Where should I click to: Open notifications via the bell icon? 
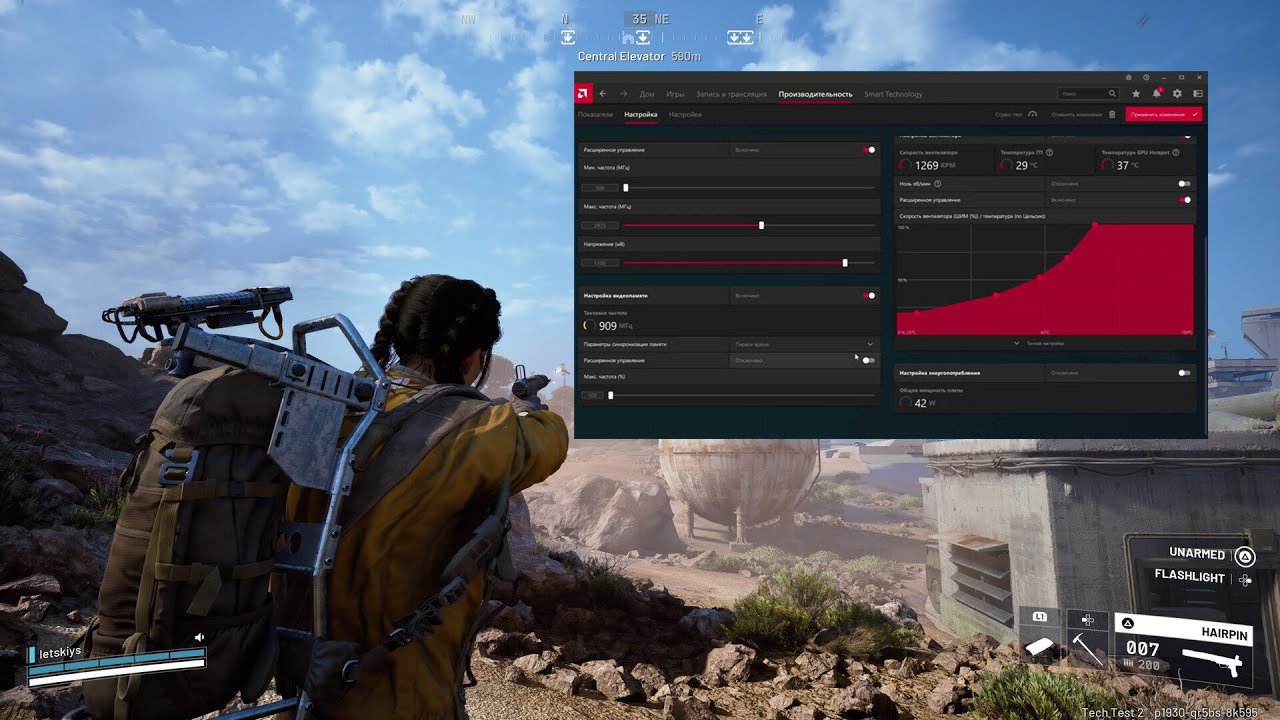(1158, 92)
